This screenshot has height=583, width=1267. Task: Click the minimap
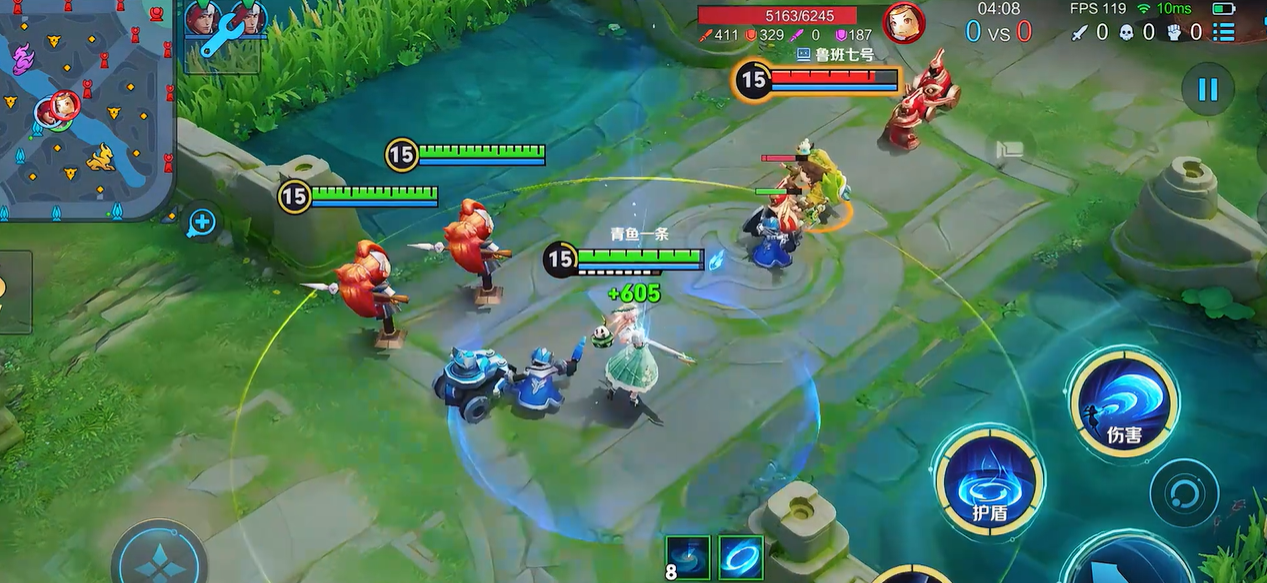88,108
